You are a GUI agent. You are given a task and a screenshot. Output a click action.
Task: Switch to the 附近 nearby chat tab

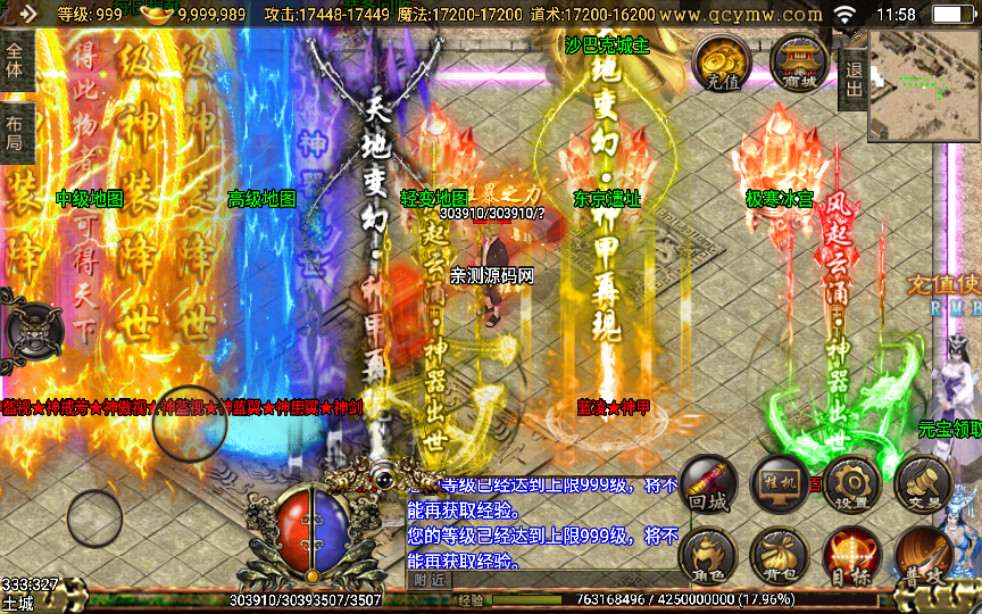click(430, 579)
